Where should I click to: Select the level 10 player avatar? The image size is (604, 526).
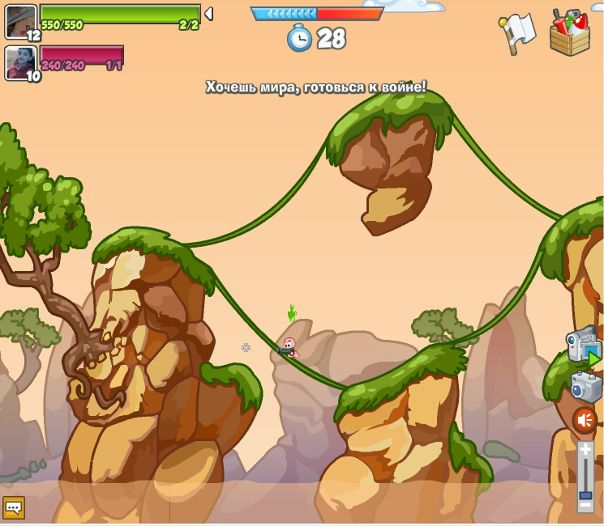pyautogui.click(x=21, y=61)
